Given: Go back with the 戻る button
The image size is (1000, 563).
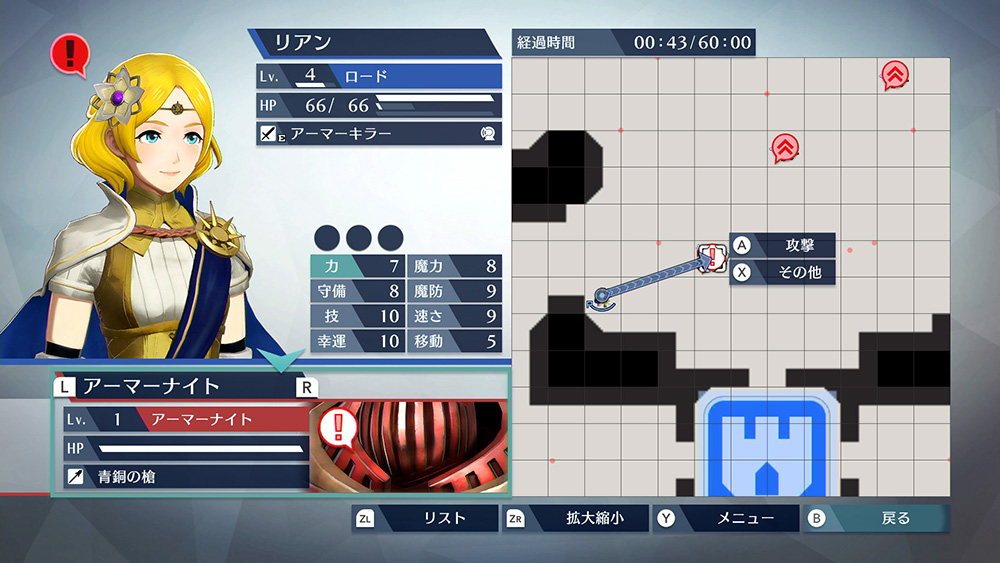Looking at the screenshot, I should point(878,518).
